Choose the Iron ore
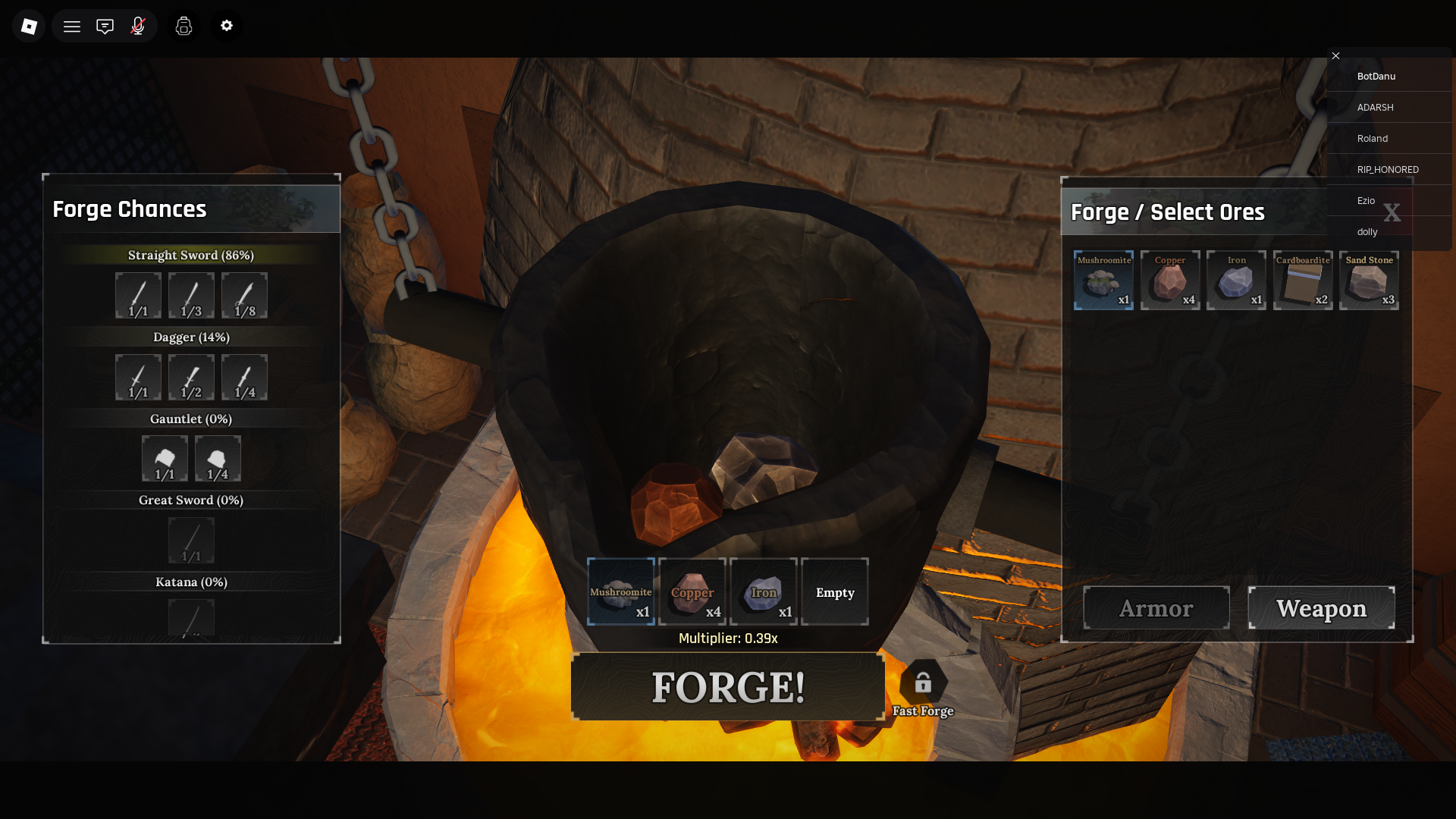This screenshot has width=1456, height=819. click(1236, 281)
